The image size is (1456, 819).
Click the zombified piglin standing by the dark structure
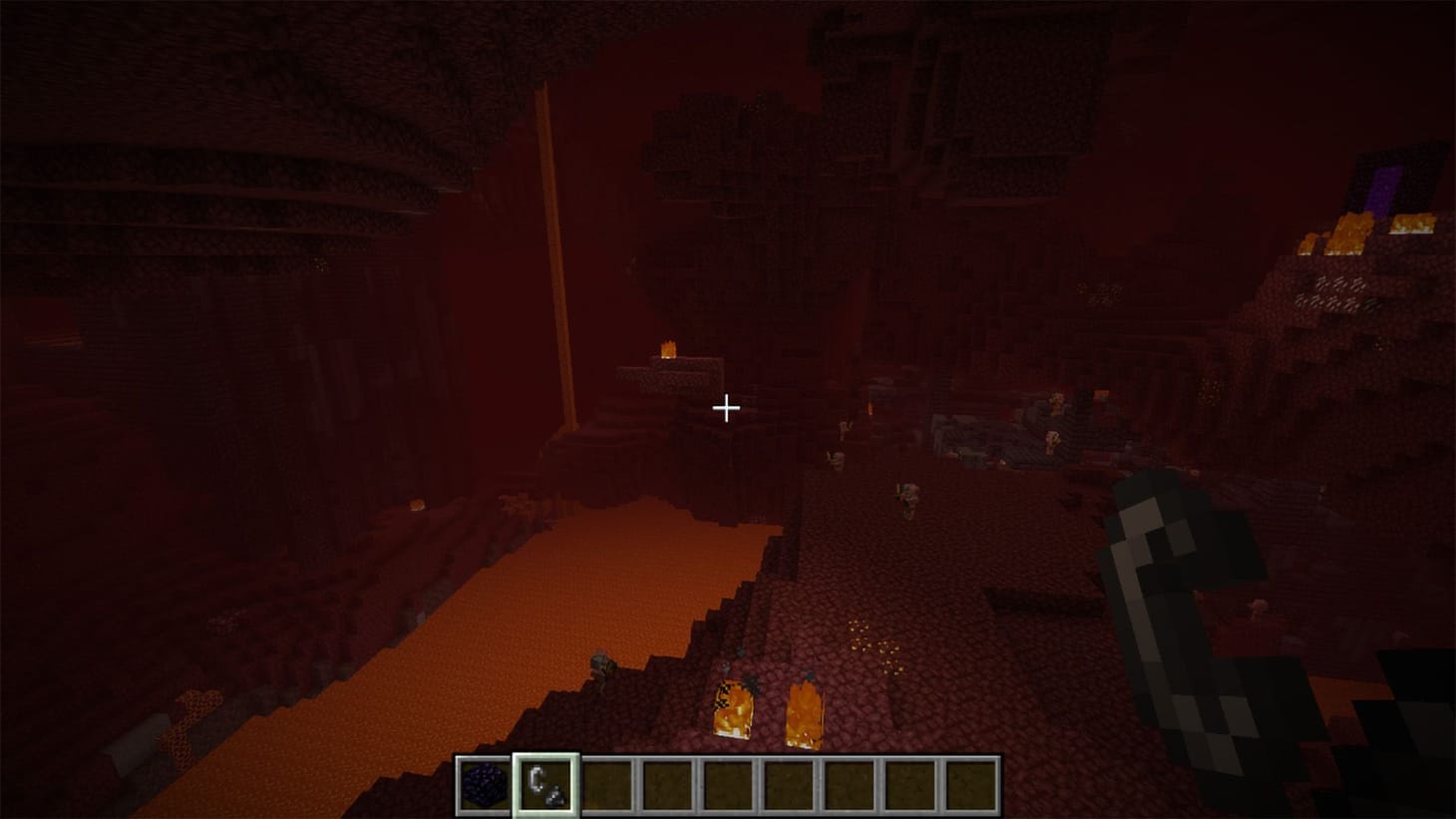1051,440
